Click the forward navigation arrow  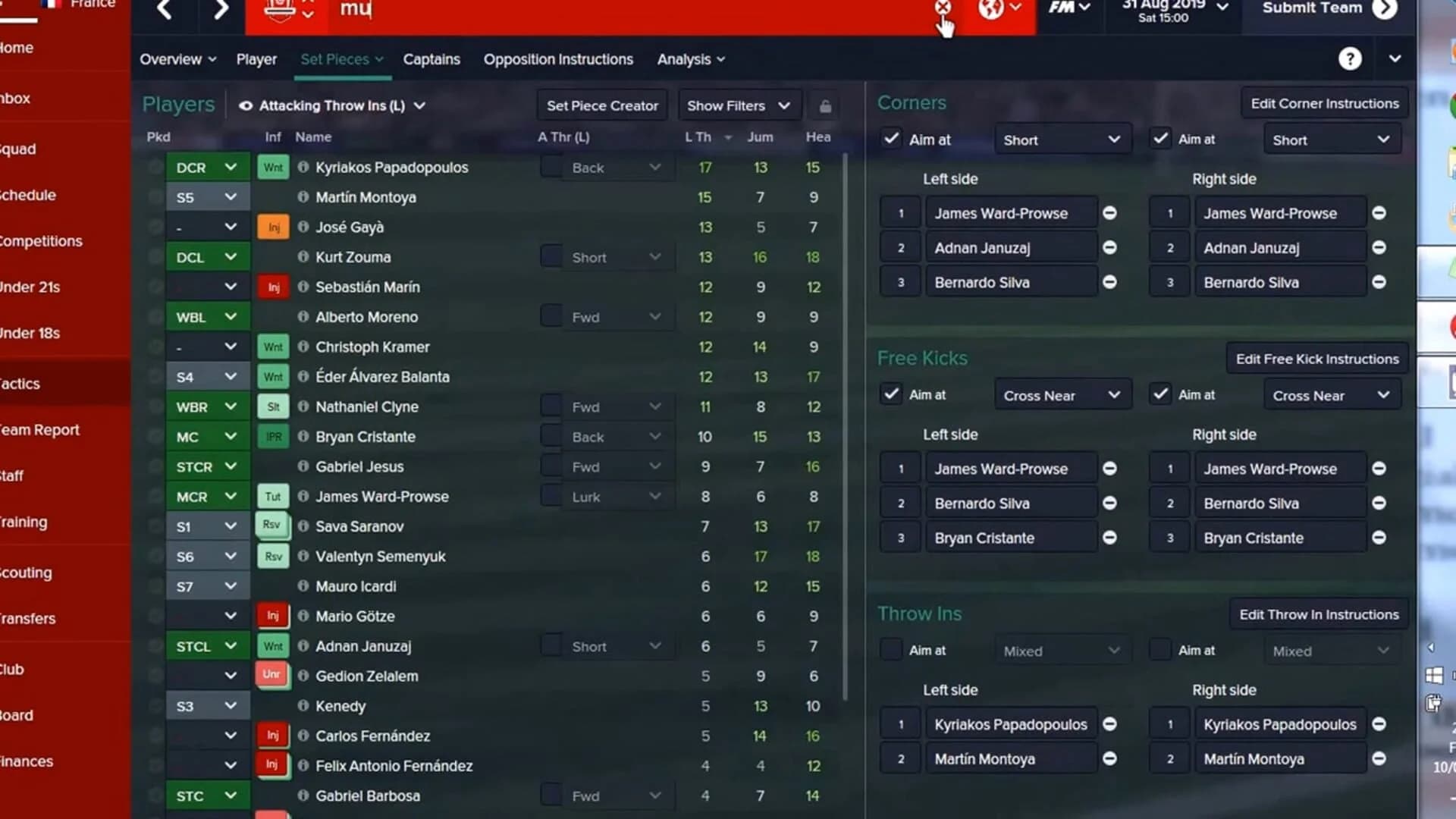click(219, 11)
